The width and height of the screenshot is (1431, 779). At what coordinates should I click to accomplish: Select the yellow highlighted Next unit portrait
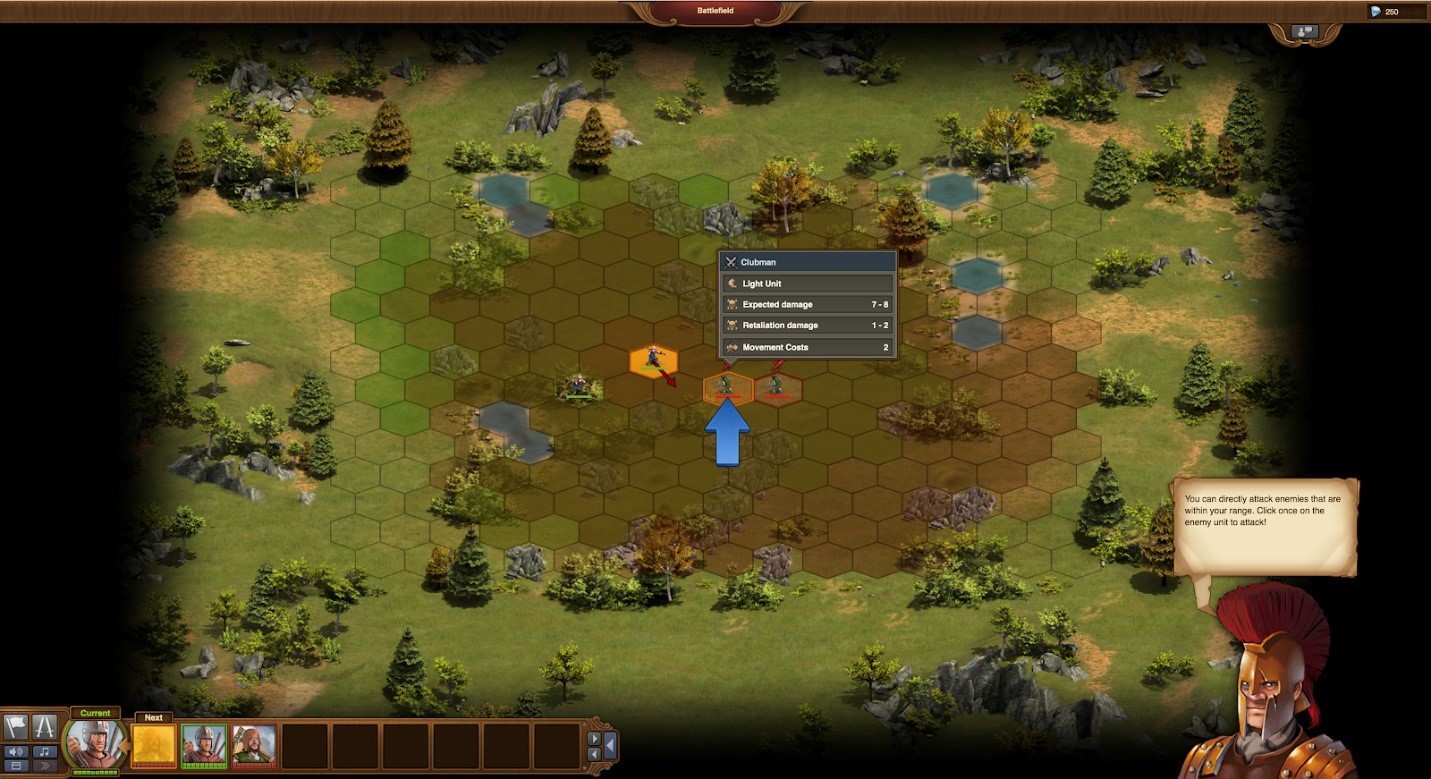pyautogui.click(x=154, y=746)
